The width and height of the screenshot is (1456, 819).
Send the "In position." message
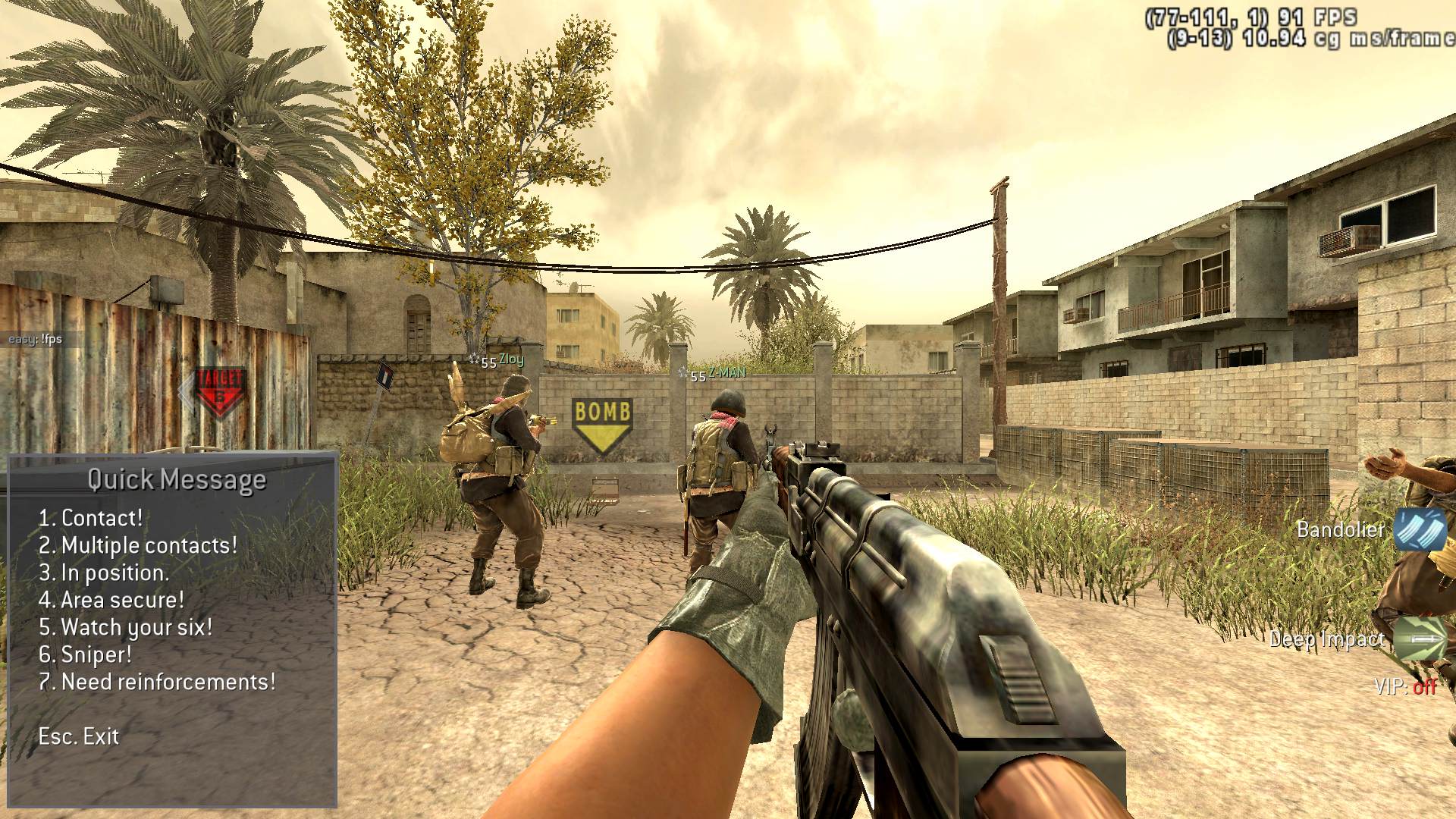tap(104, 573)
